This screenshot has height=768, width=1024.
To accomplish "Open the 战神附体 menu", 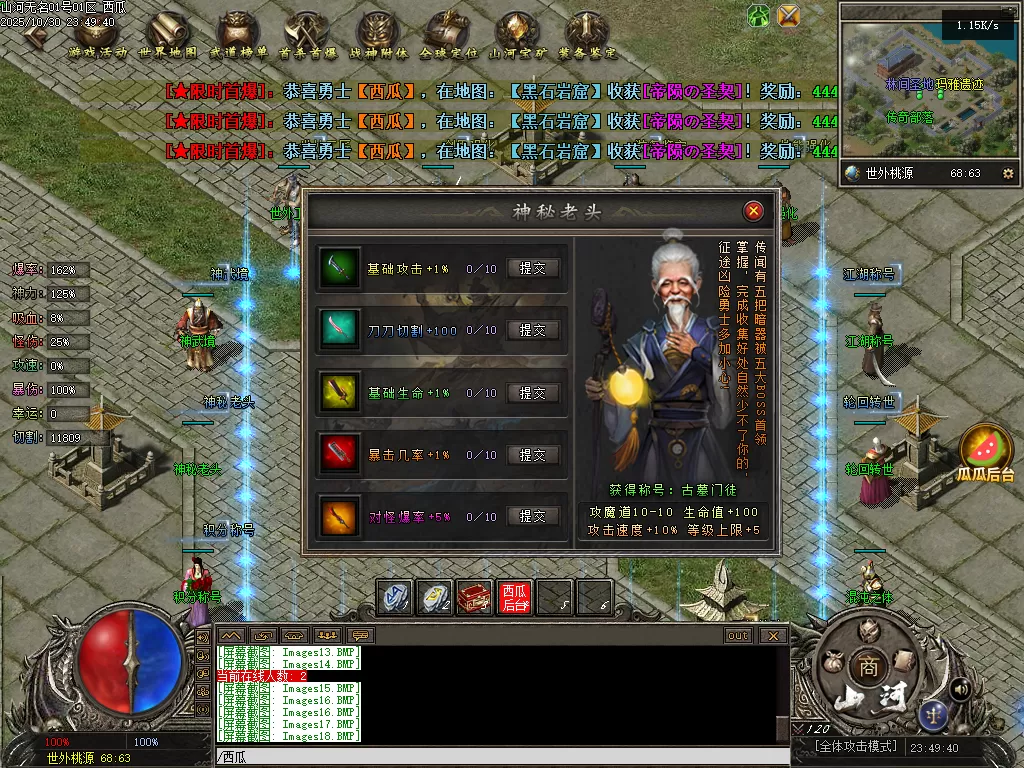I will pos(378,33).
